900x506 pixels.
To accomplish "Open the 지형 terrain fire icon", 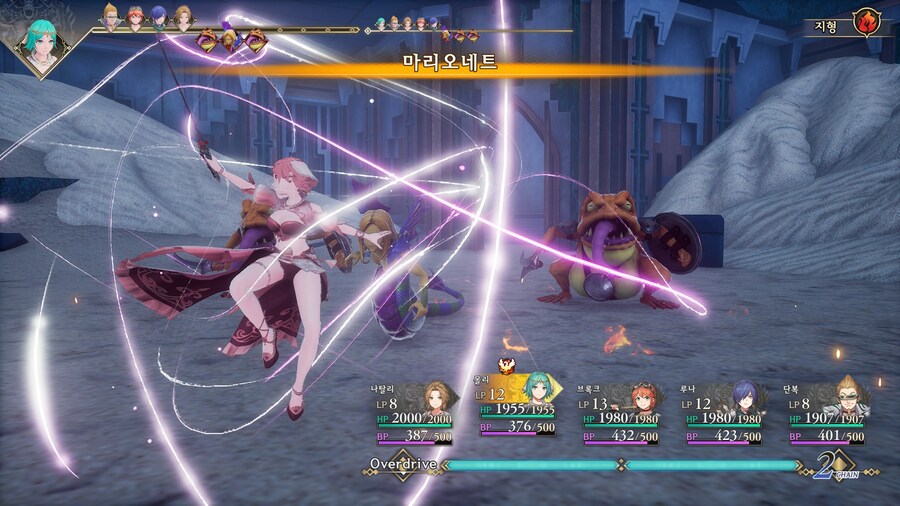I will (x=864, y=23).
